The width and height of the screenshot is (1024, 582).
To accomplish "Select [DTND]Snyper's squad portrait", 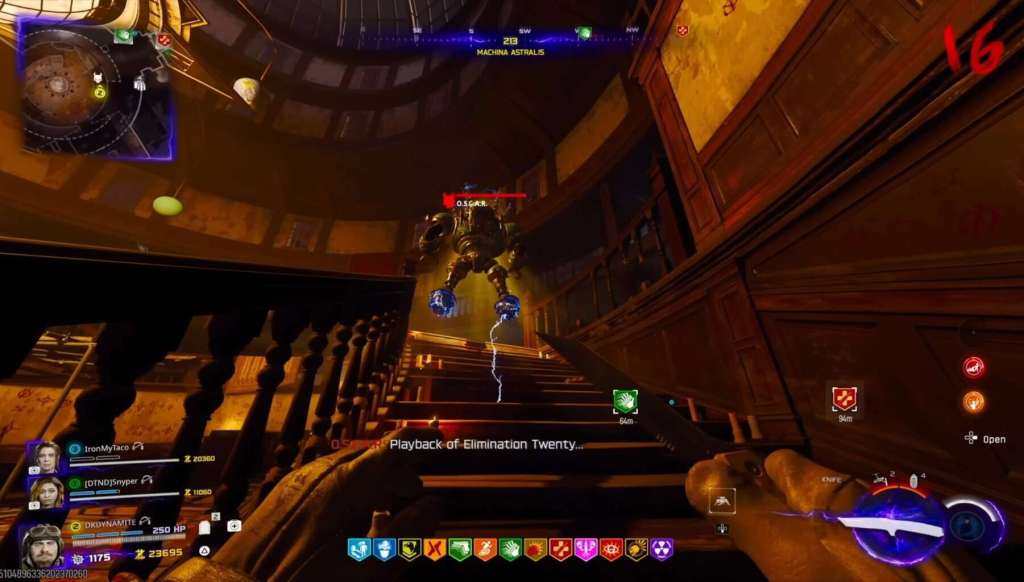I will [47, 492].
